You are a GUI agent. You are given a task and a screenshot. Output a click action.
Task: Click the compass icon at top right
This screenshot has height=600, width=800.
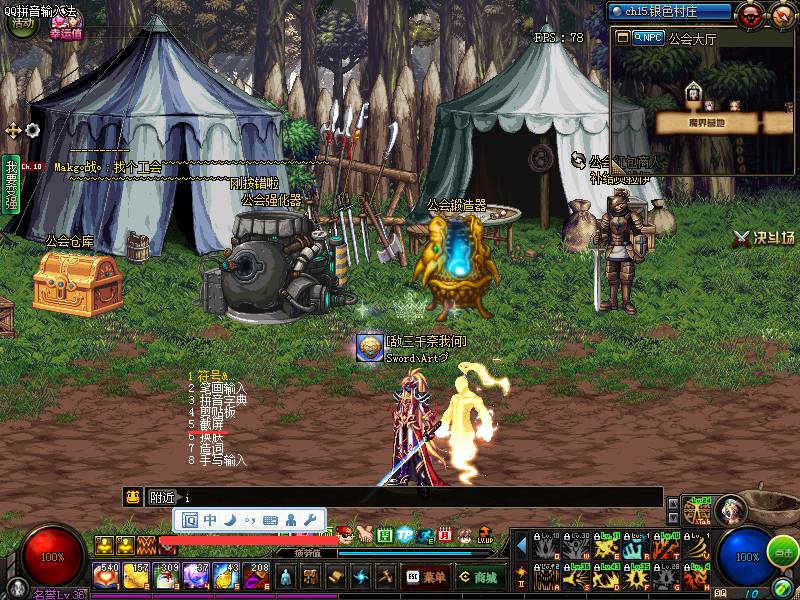(782, 13)
